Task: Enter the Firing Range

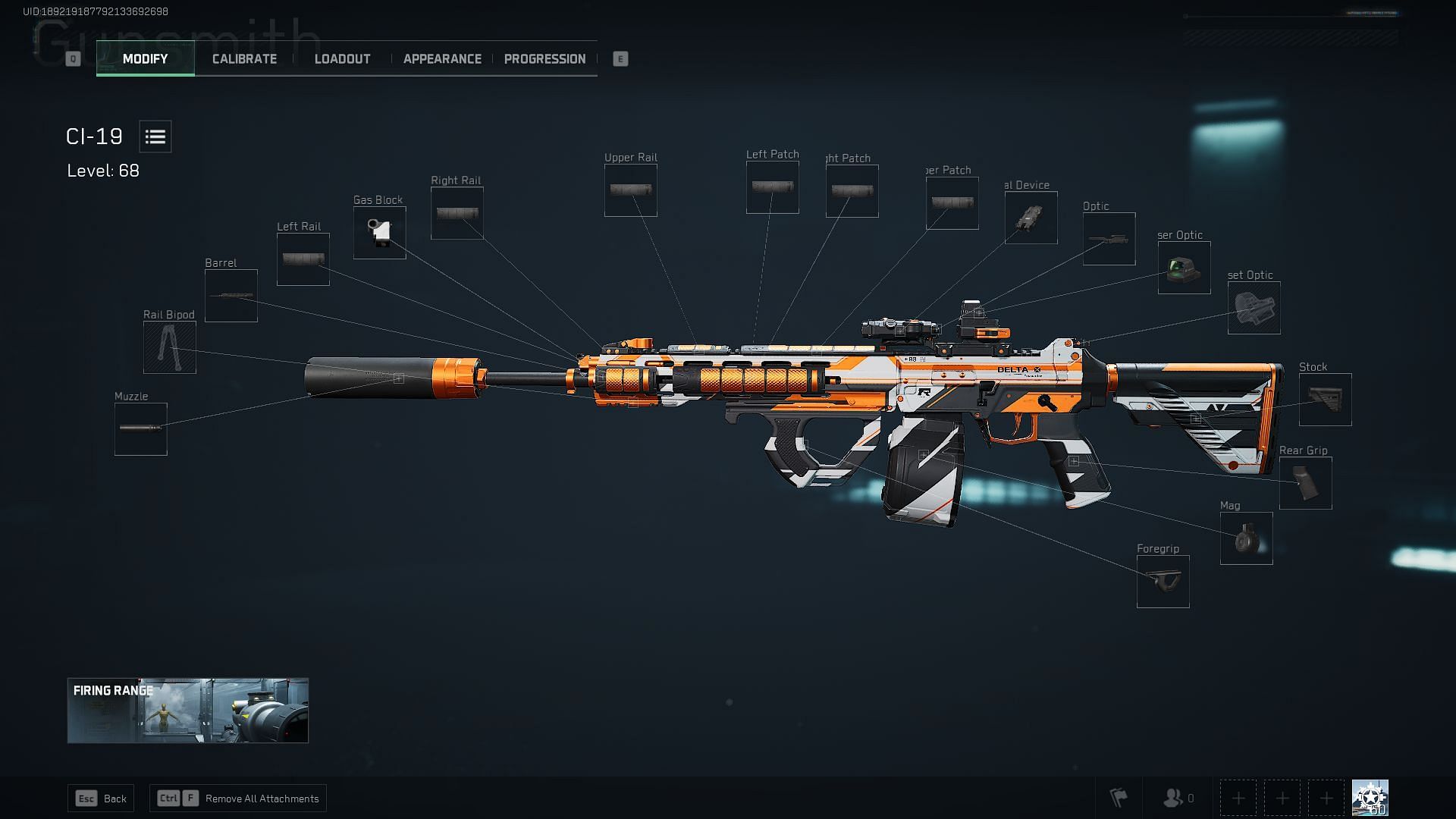Action: [x=188, y=711]
